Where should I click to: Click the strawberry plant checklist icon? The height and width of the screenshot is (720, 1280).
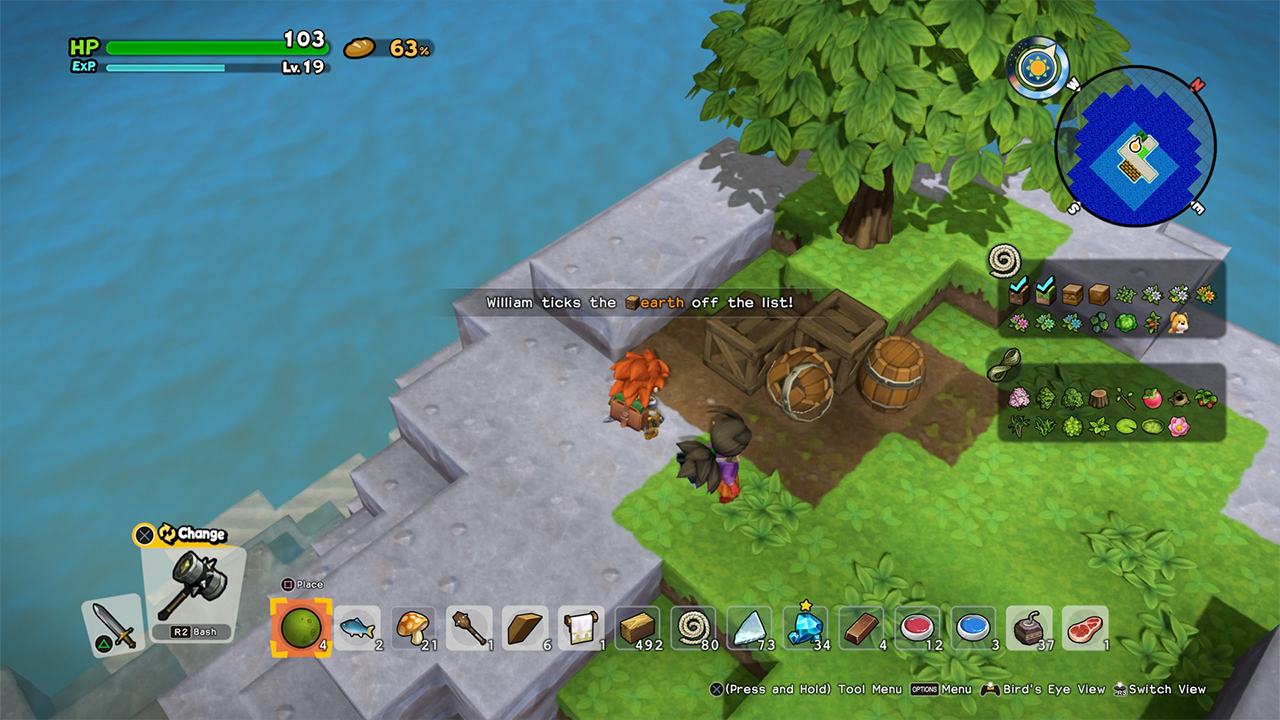point(1206,398)
